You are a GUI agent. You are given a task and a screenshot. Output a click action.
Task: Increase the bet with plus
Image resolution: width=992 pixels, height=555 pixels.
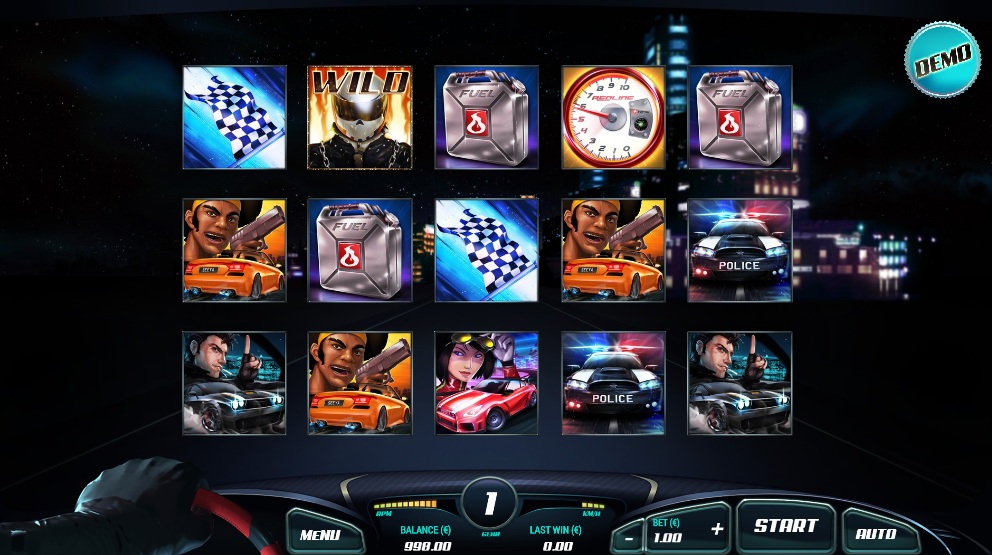click(x=716, y=528)
